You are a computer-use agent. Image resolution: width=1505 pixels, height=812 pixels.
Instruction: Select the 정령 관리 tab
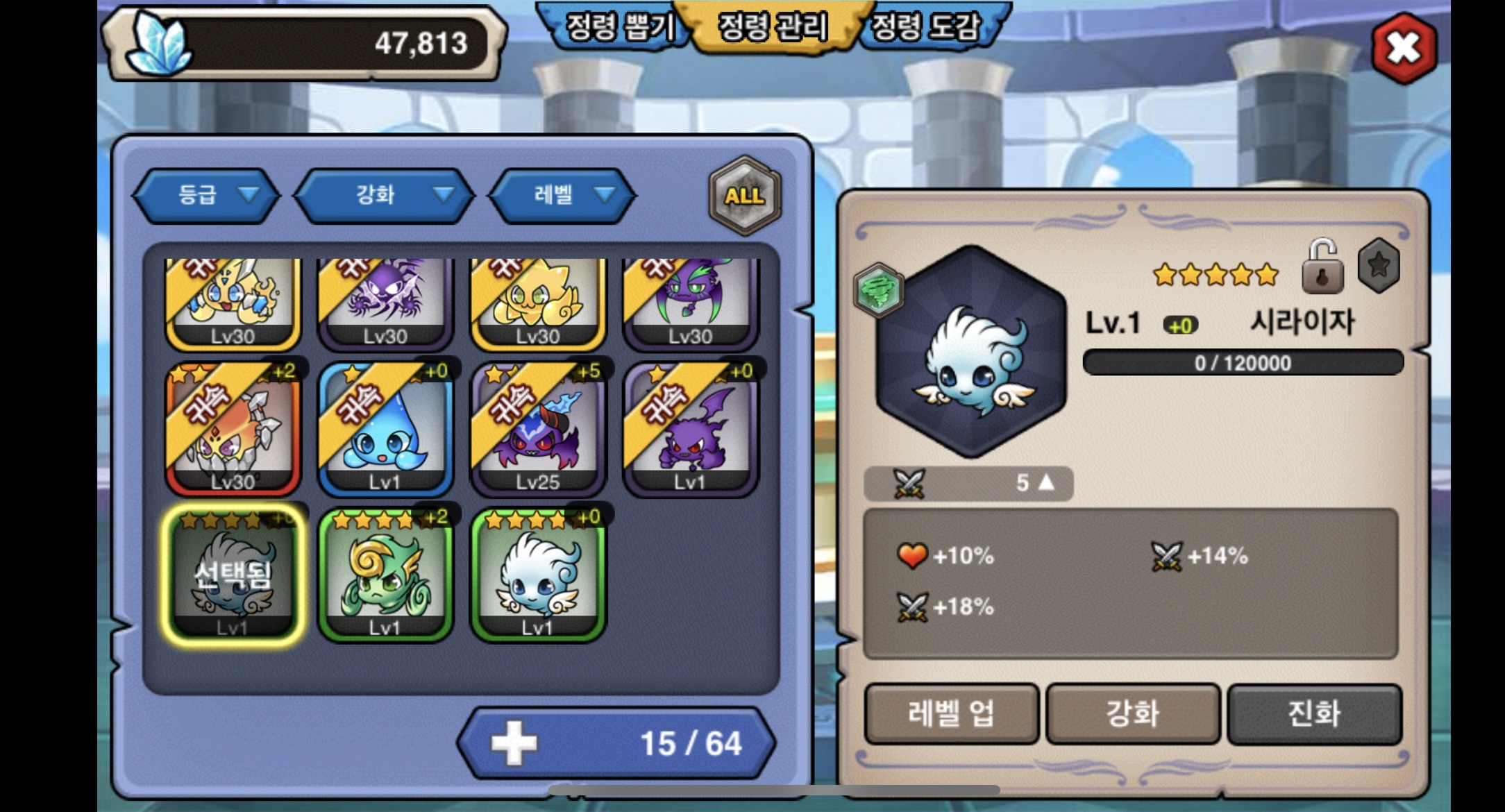pyautogui.click(x=773, y=28)
